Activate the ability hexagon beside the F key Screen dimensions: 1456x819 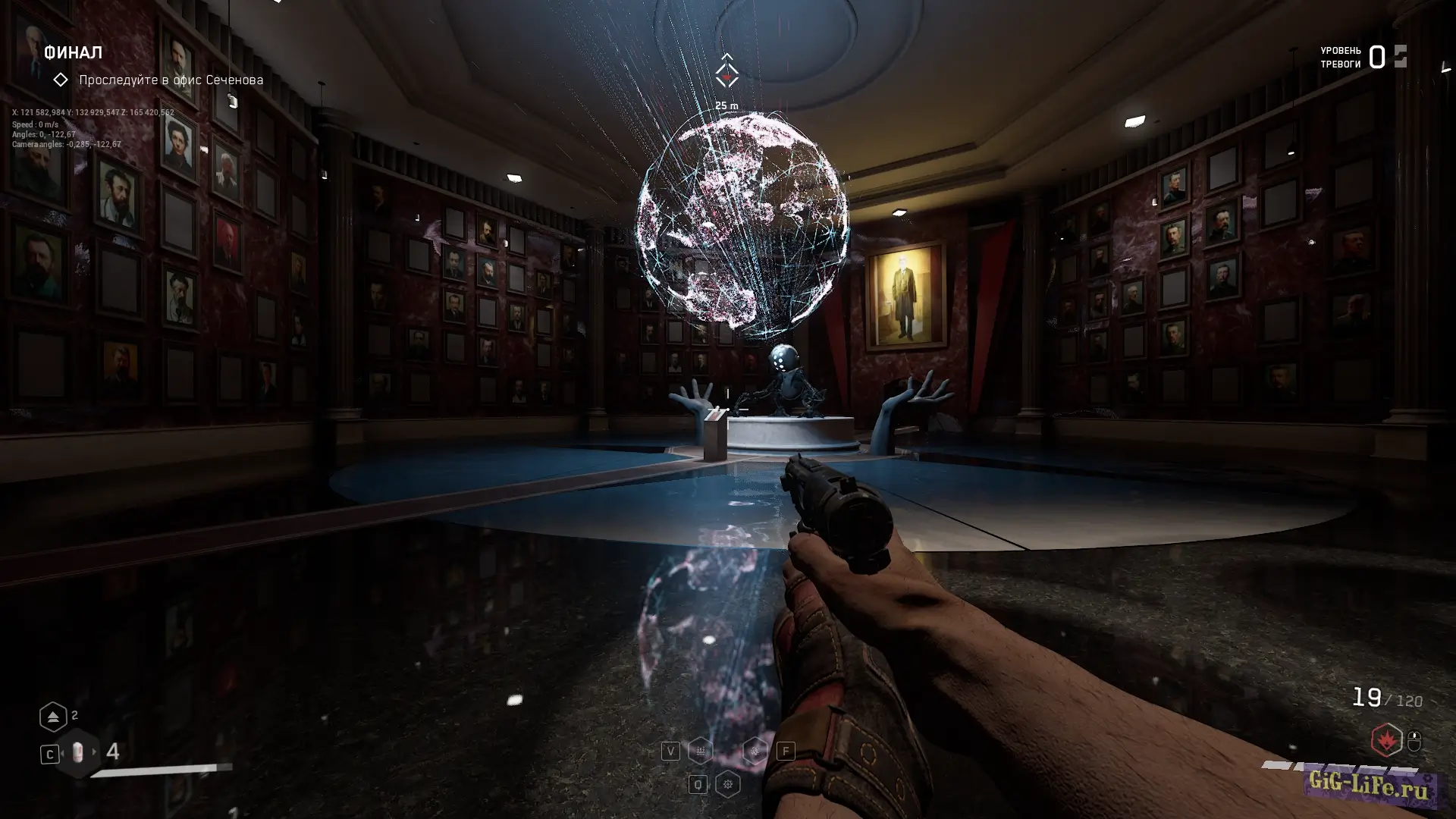pos(755,751)
